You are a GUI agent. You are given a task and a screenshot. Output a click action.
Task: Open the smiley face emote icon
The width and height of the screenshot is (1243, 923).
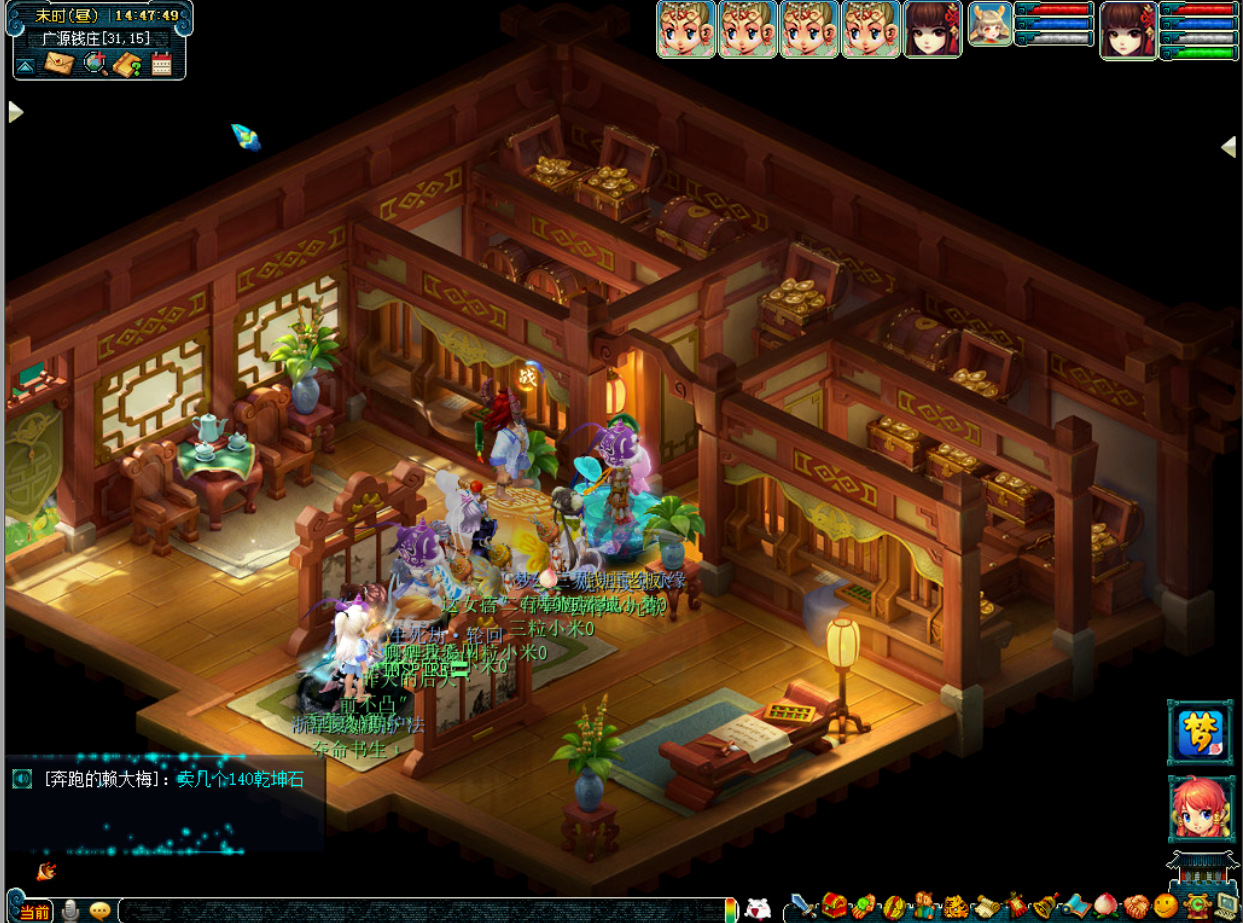point(1165,906)
